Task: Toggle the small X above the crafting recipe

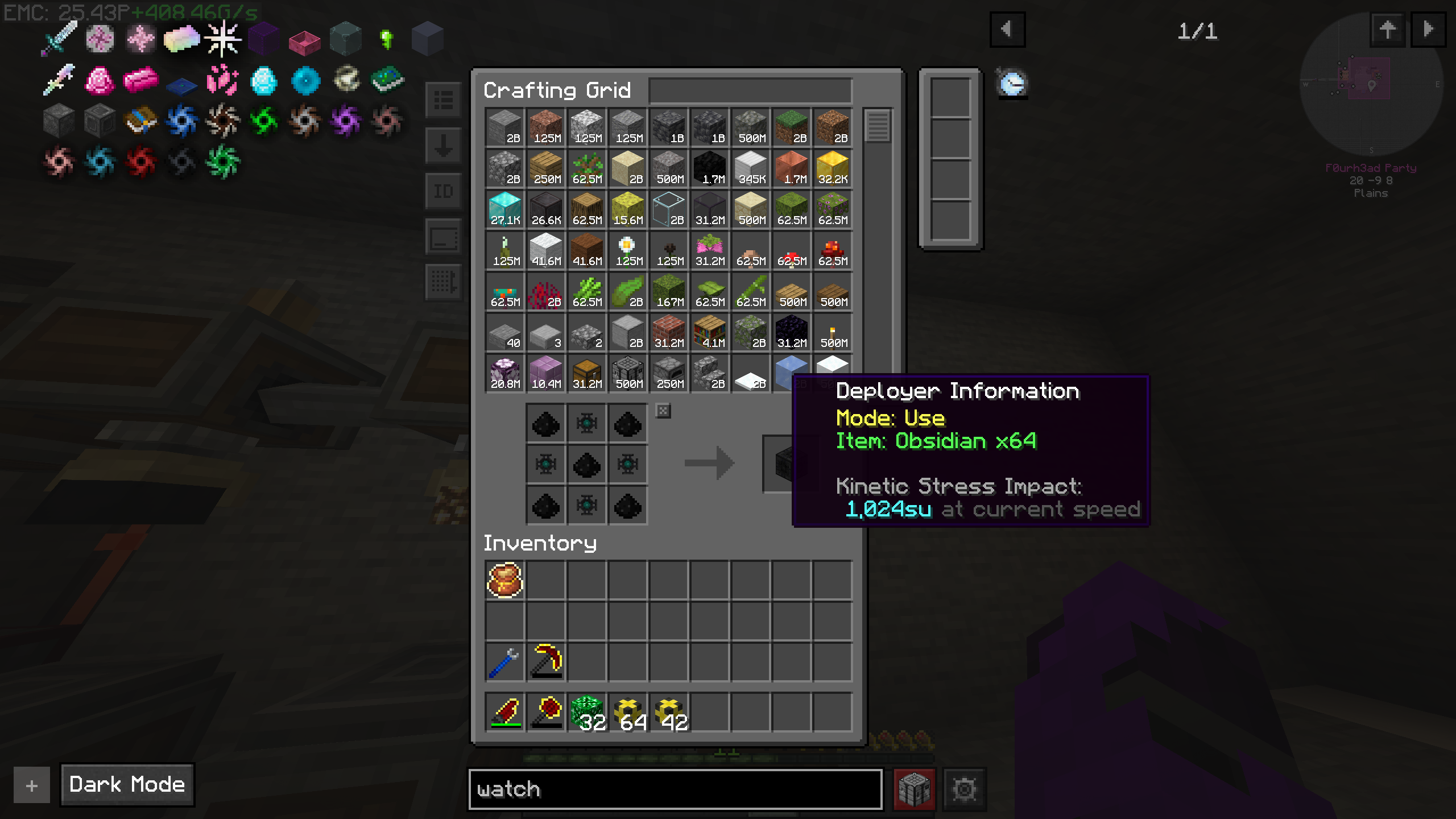Action: (x=662, y=411)
